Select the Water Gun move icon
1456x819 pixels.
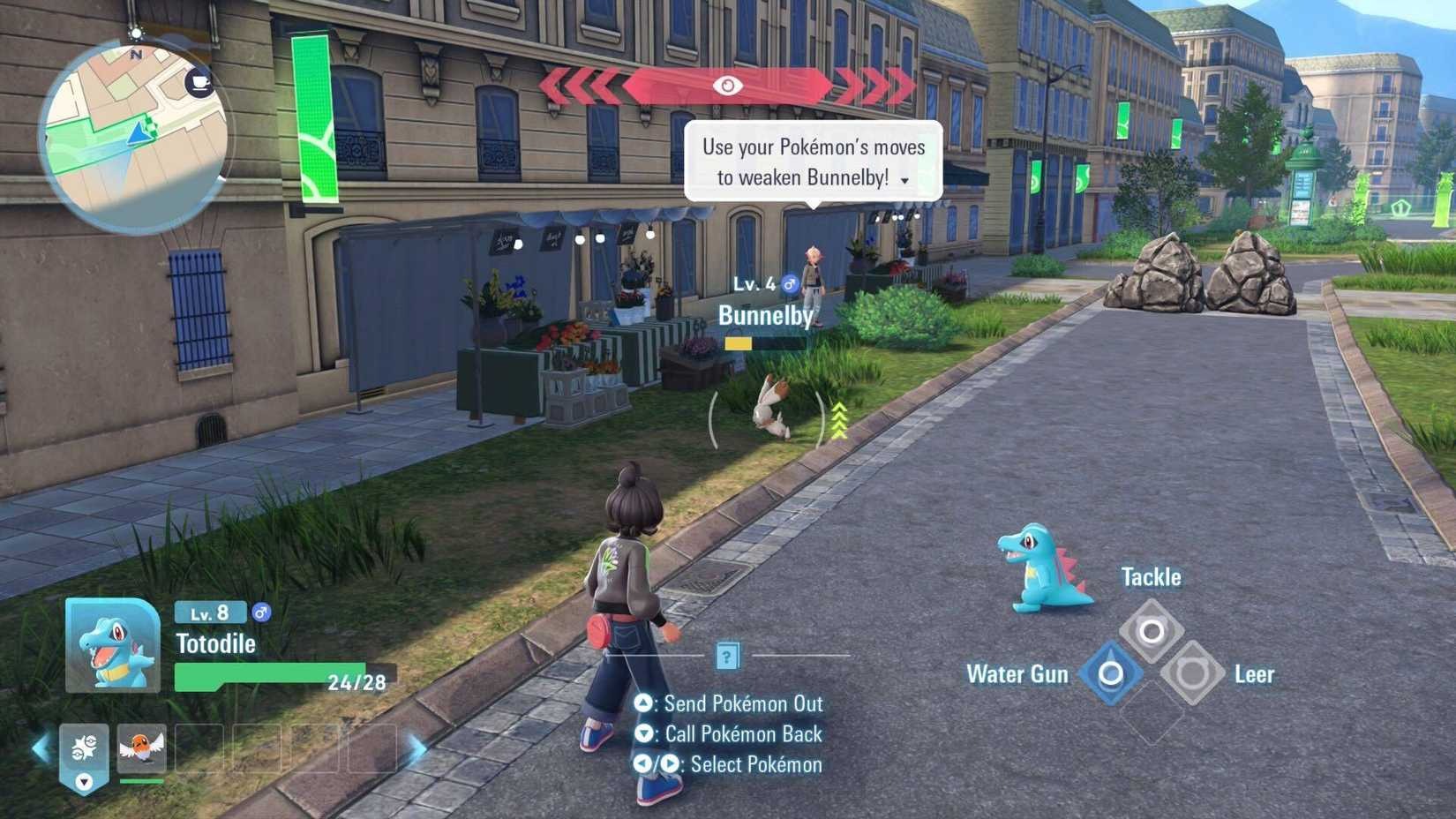pos(1110,673)
